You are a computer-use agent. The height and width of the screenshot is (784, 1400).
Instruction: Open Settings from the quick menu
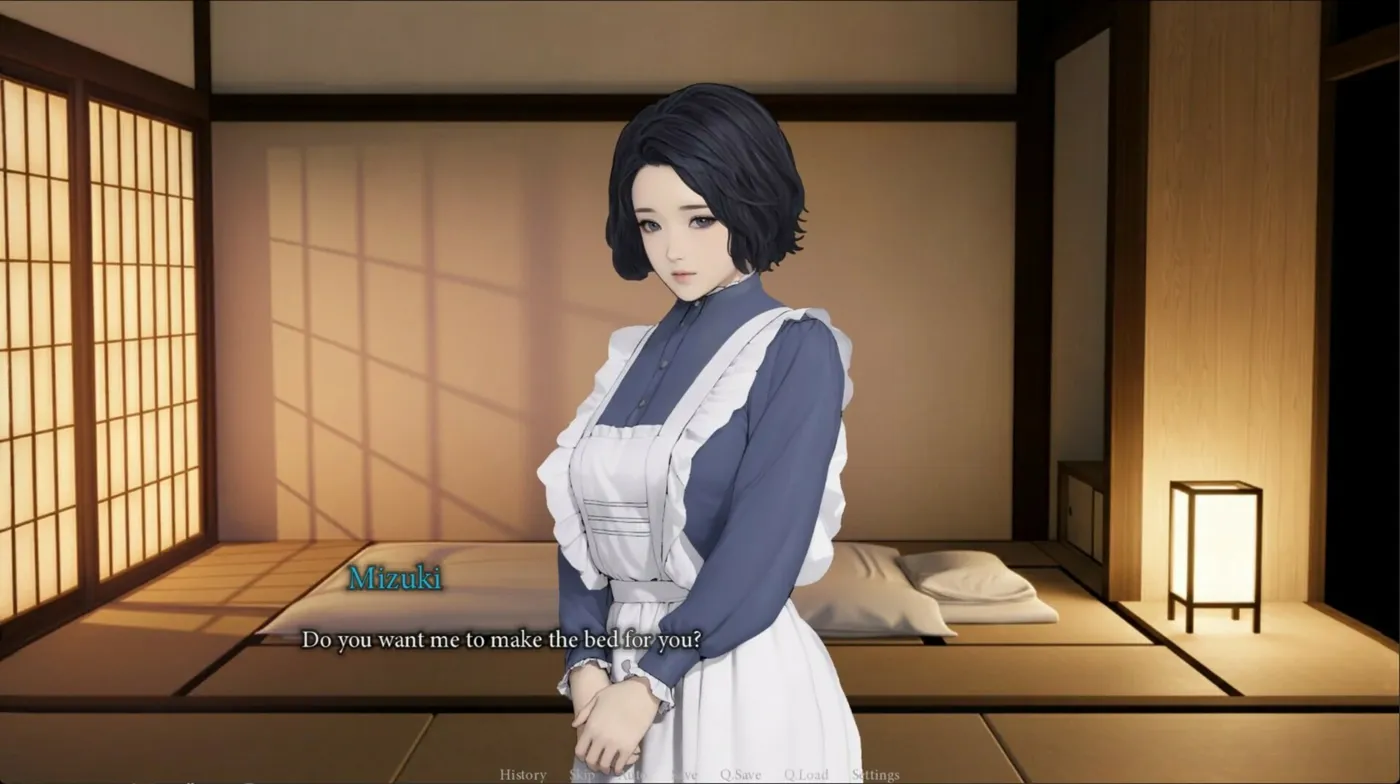click(875, 775)
